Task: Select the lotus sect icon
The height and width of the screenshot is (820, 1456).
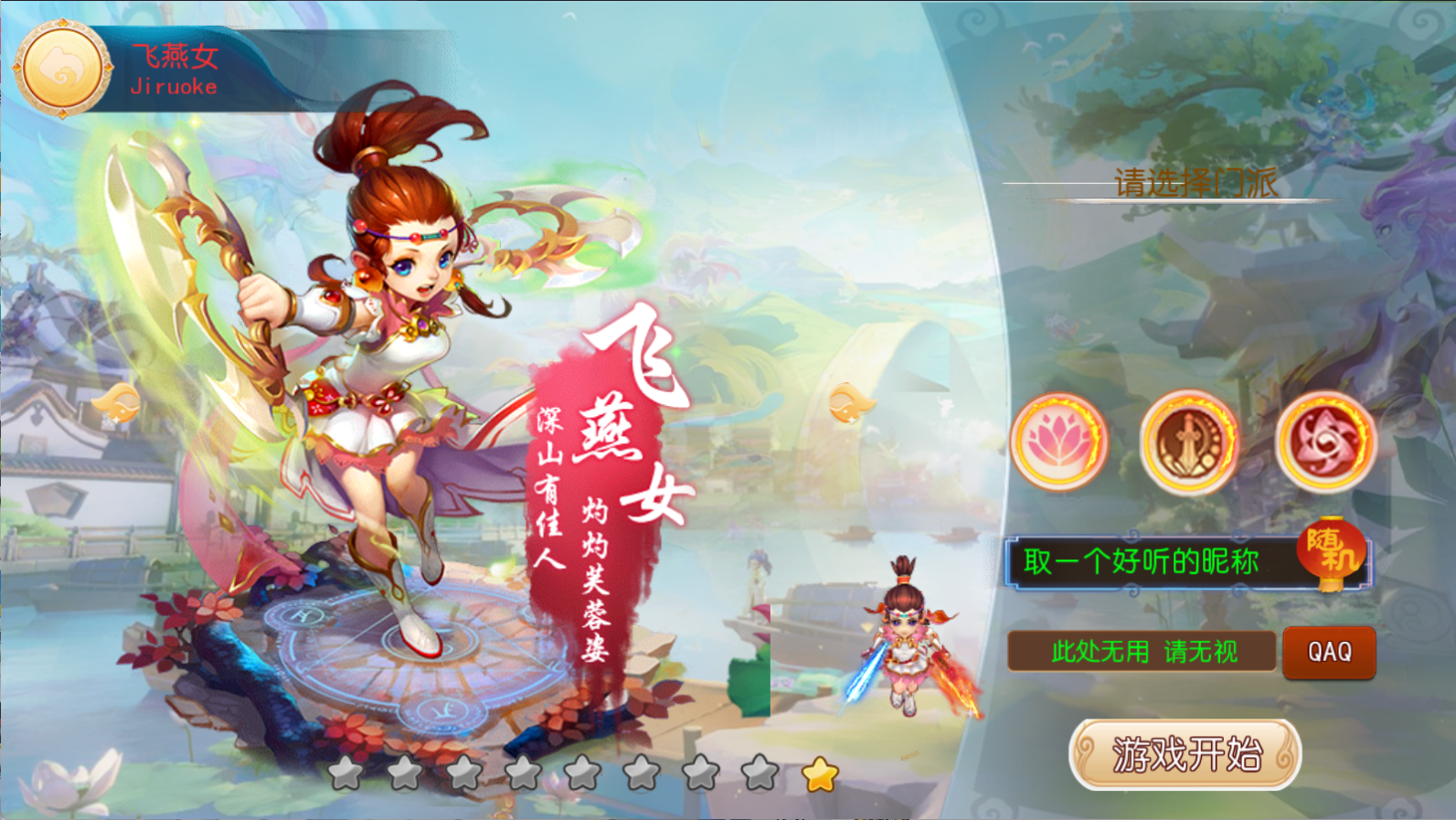Action: click(1057, 442)
